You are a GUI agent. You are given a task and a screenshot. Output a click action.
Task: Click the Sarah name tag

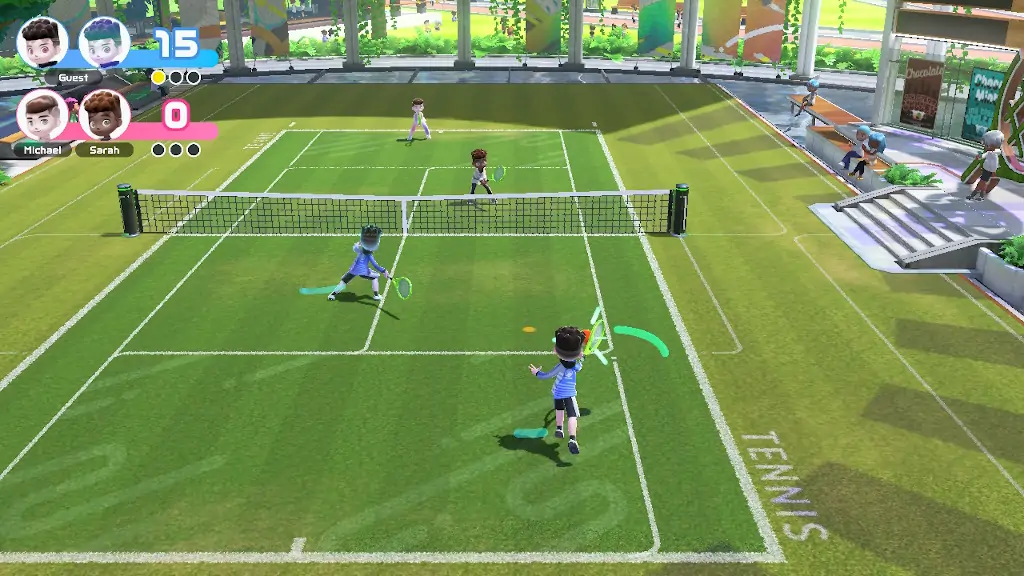tap(104, 150)
